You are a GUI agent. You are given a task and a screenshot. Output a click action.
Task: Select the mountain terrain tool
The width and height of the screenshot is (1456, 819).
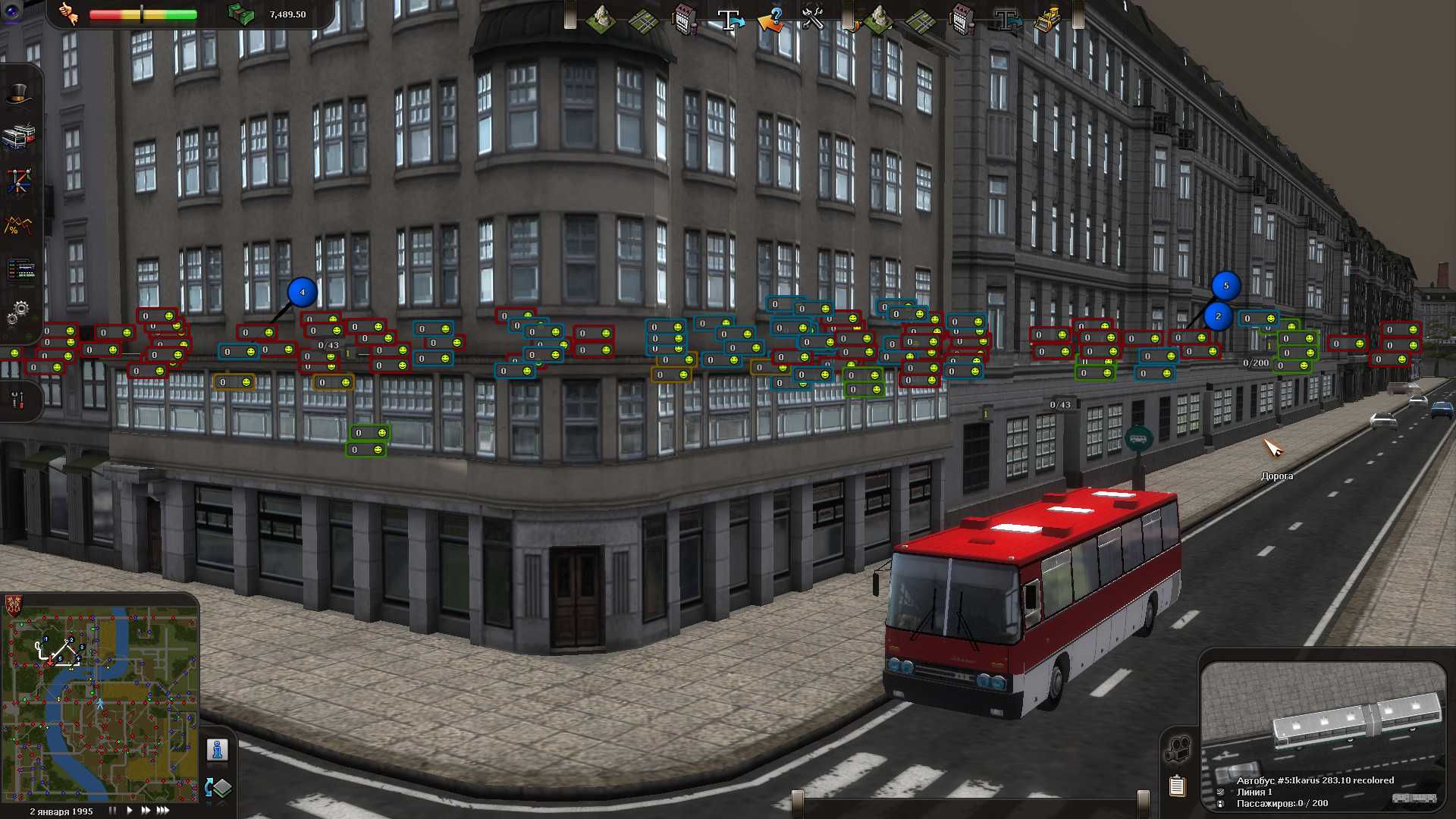point(600,20)
